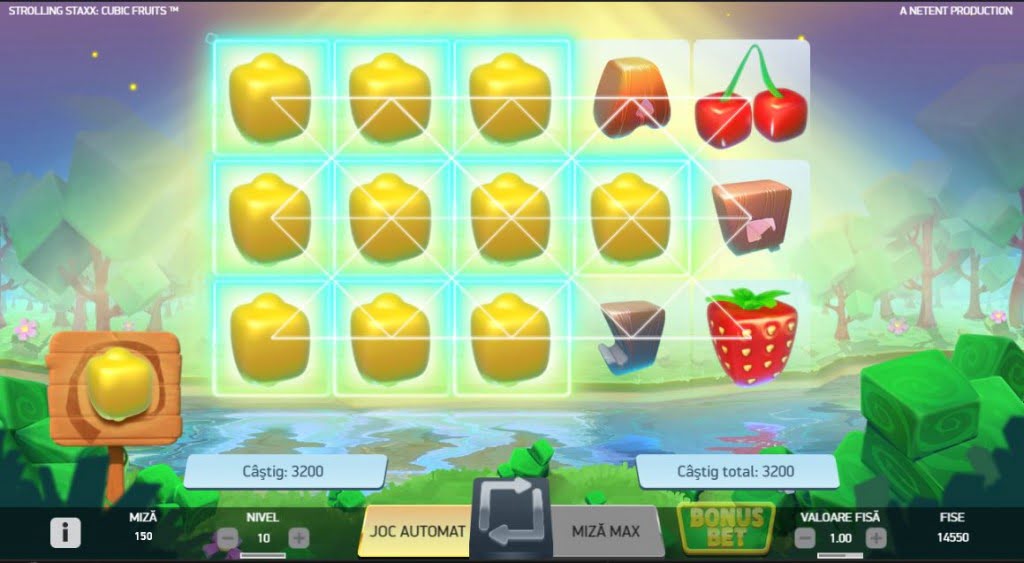Viewport: 1024px width, 563px height.
Task: Lower the coin value (Valoare Fisă)
Action: (x=805, y=538)
